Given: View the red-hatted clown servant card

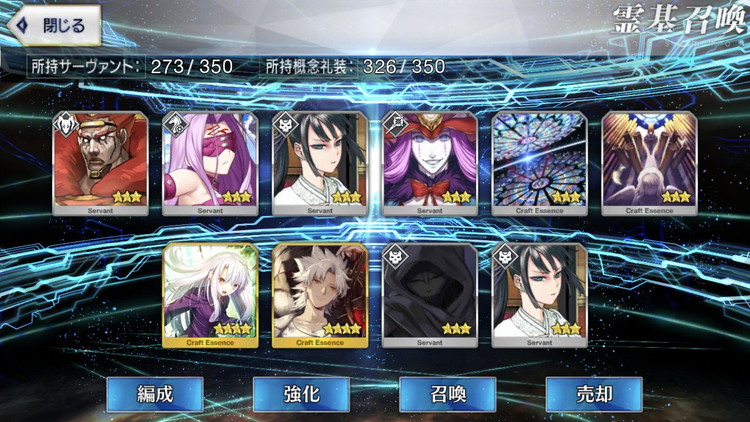Looking at the screenshot, I should tap(430, 163).
